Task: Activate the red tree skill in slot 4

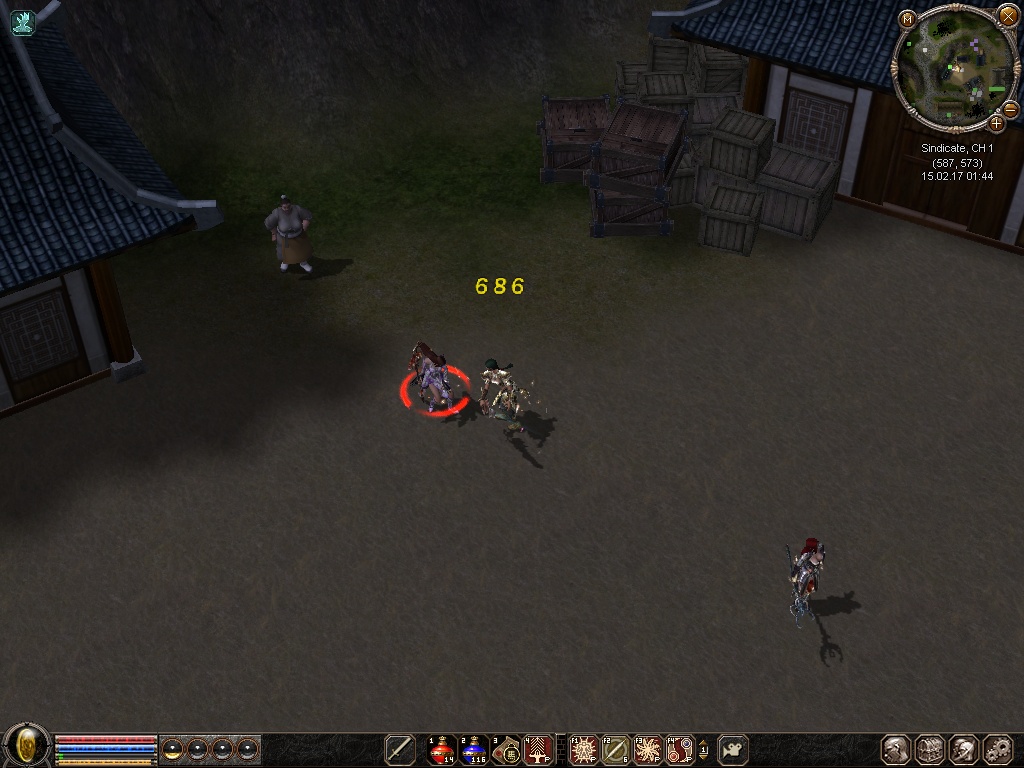Action: 538,749
